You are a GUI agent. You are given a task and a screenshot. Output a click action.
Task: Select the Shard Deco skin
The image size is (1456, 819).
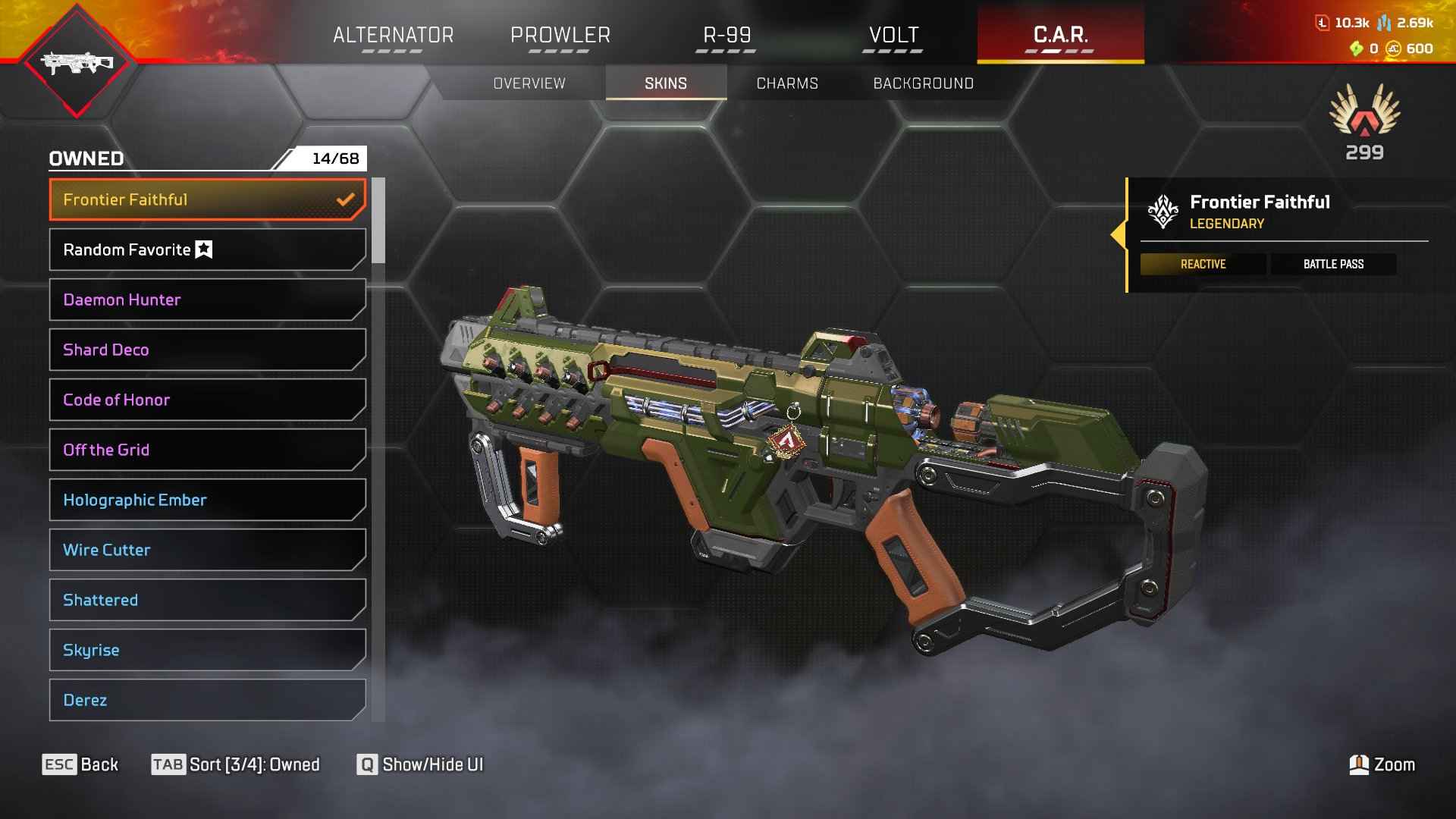(207, 350)
